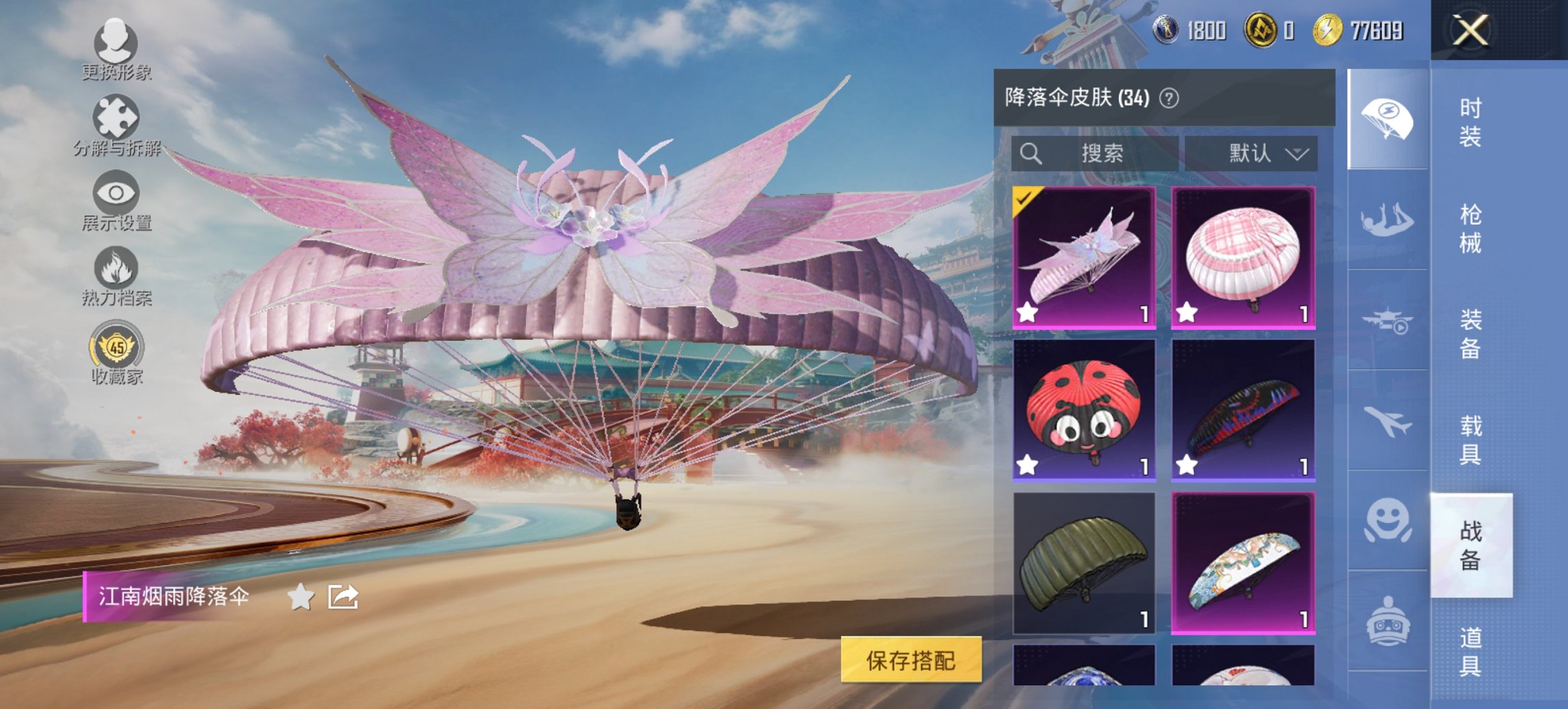
Task: Click the 搜索 search input field
Action: tap(1093, 153)
